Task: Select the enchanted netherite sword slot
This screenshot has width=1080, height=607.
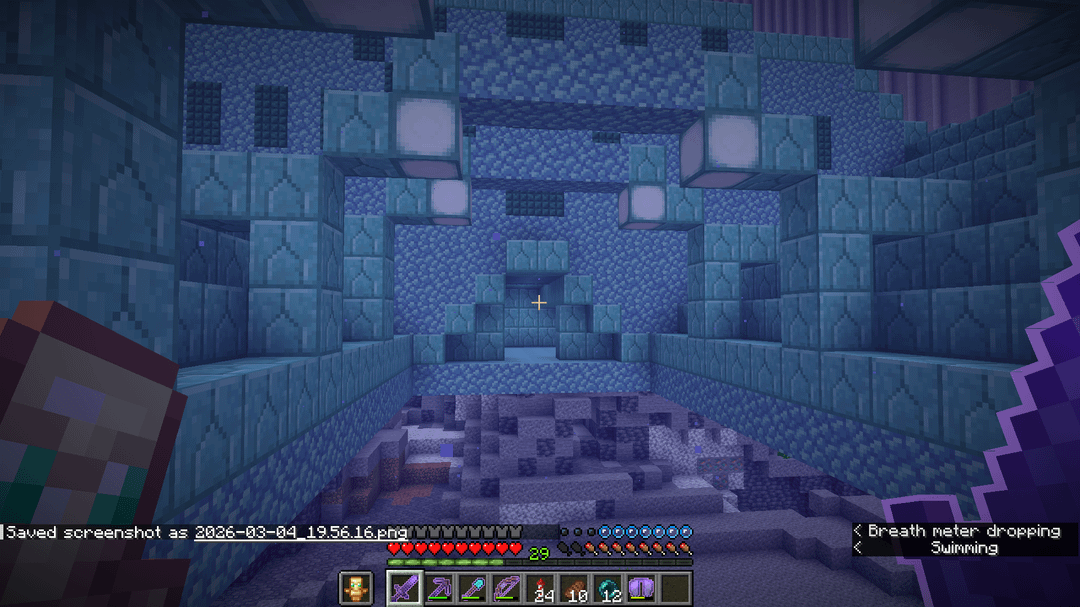Action: coord(404,588)
